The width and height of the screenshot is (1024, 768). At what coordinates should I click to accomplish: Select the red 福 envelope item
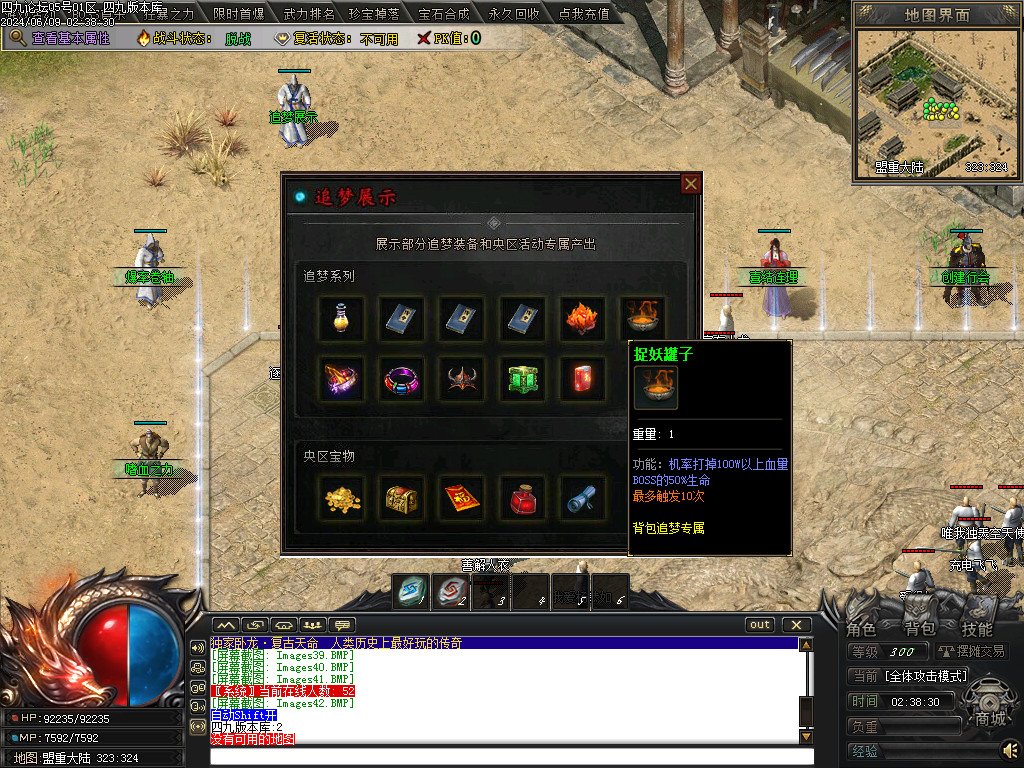pyautogui.click(x=461, y=497)
